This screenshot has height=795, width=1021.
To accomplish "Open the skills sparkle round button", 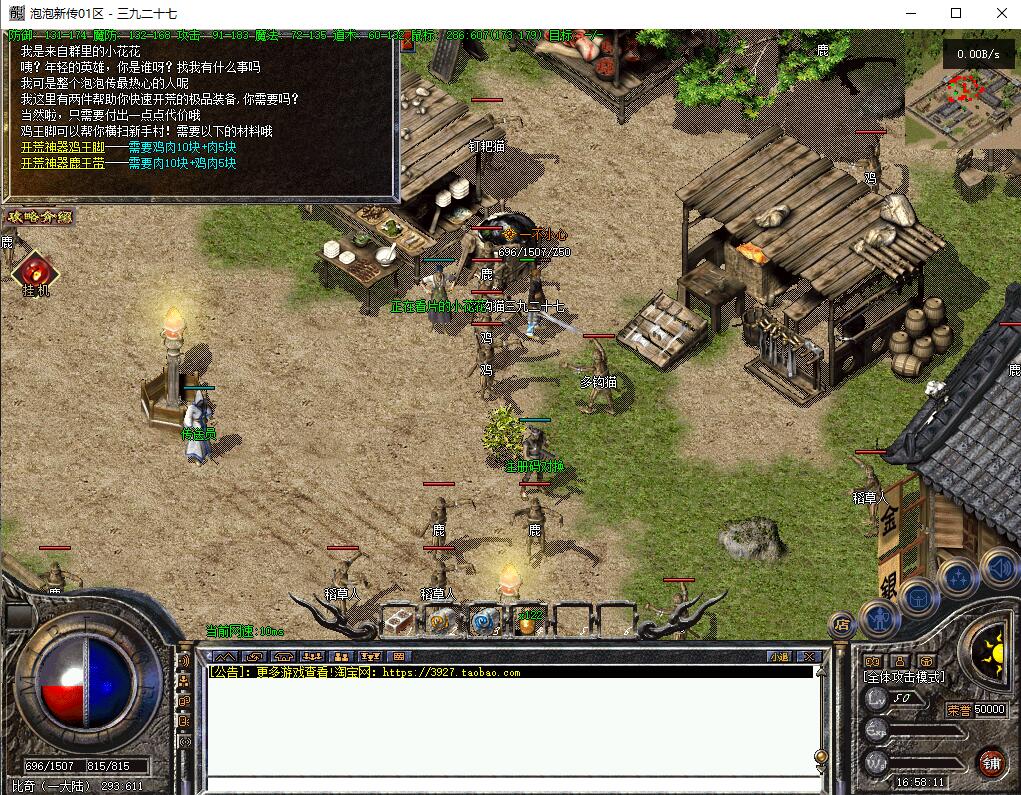I will (x=957, y=577).
